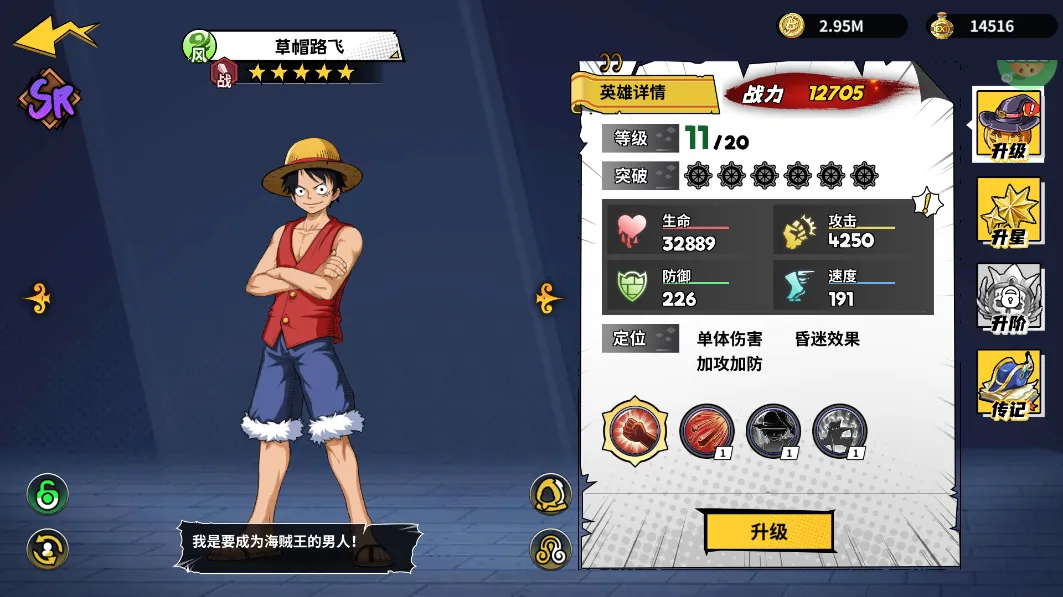Tap the yellow 升级 upgrade button

(x=769, y=532)
